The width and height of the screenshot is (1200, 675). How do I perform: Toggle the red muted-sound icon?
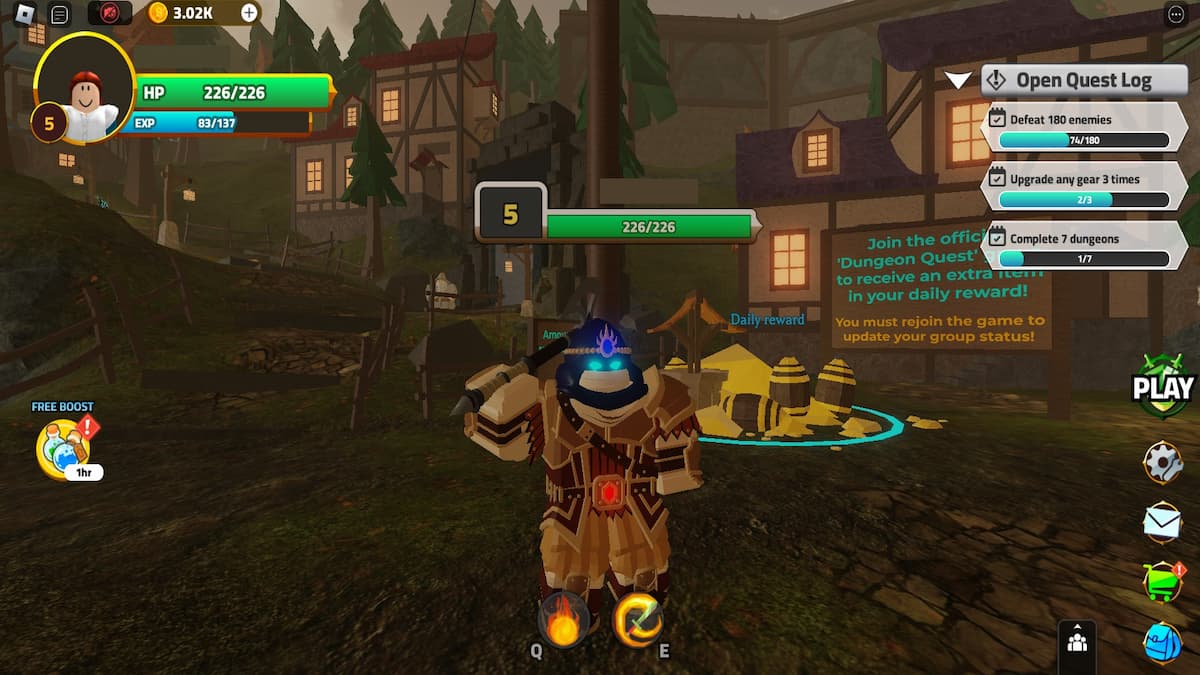(x=110, y=13)
